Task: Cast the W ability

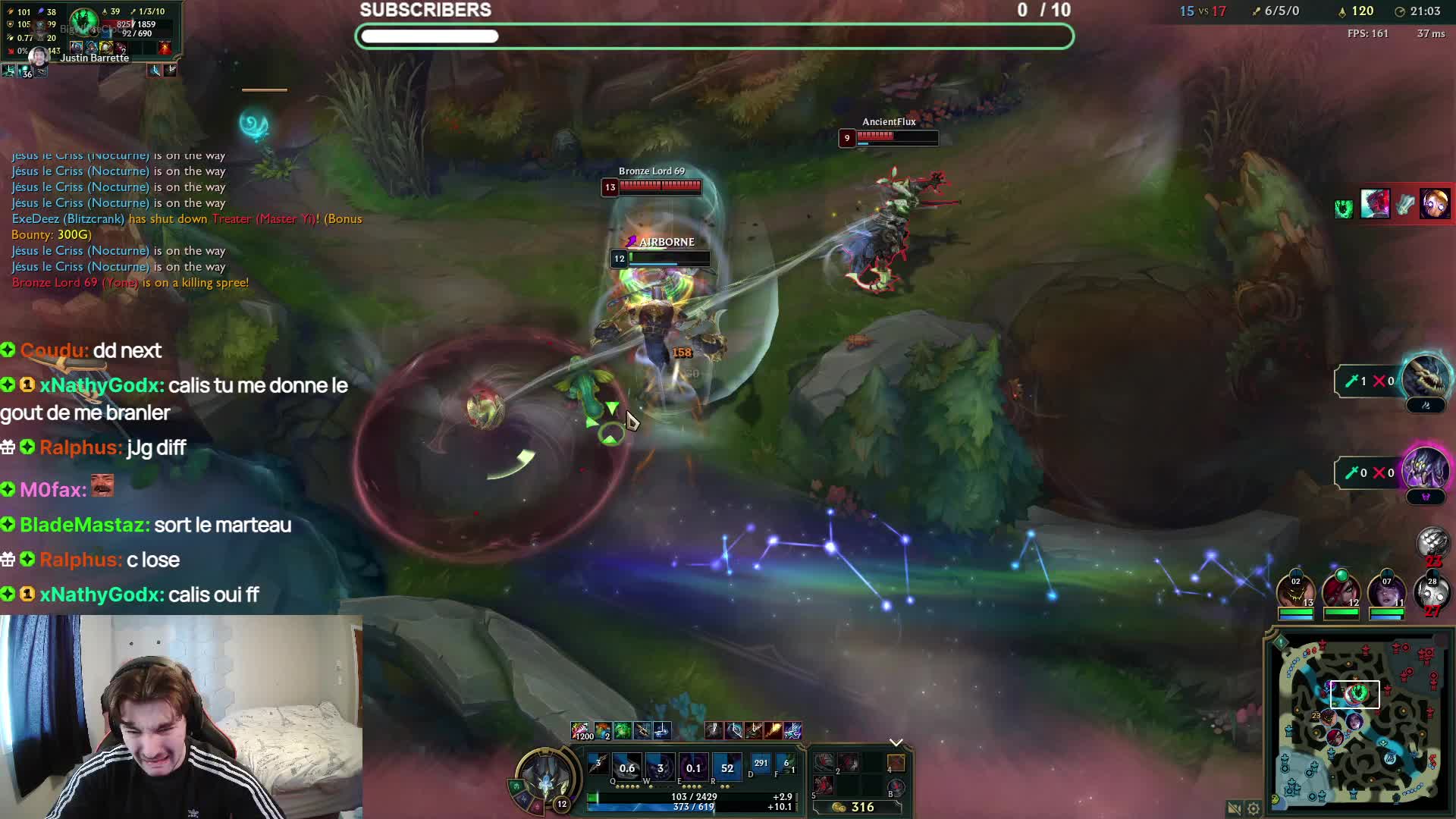Action: click(x=660, y=767)
